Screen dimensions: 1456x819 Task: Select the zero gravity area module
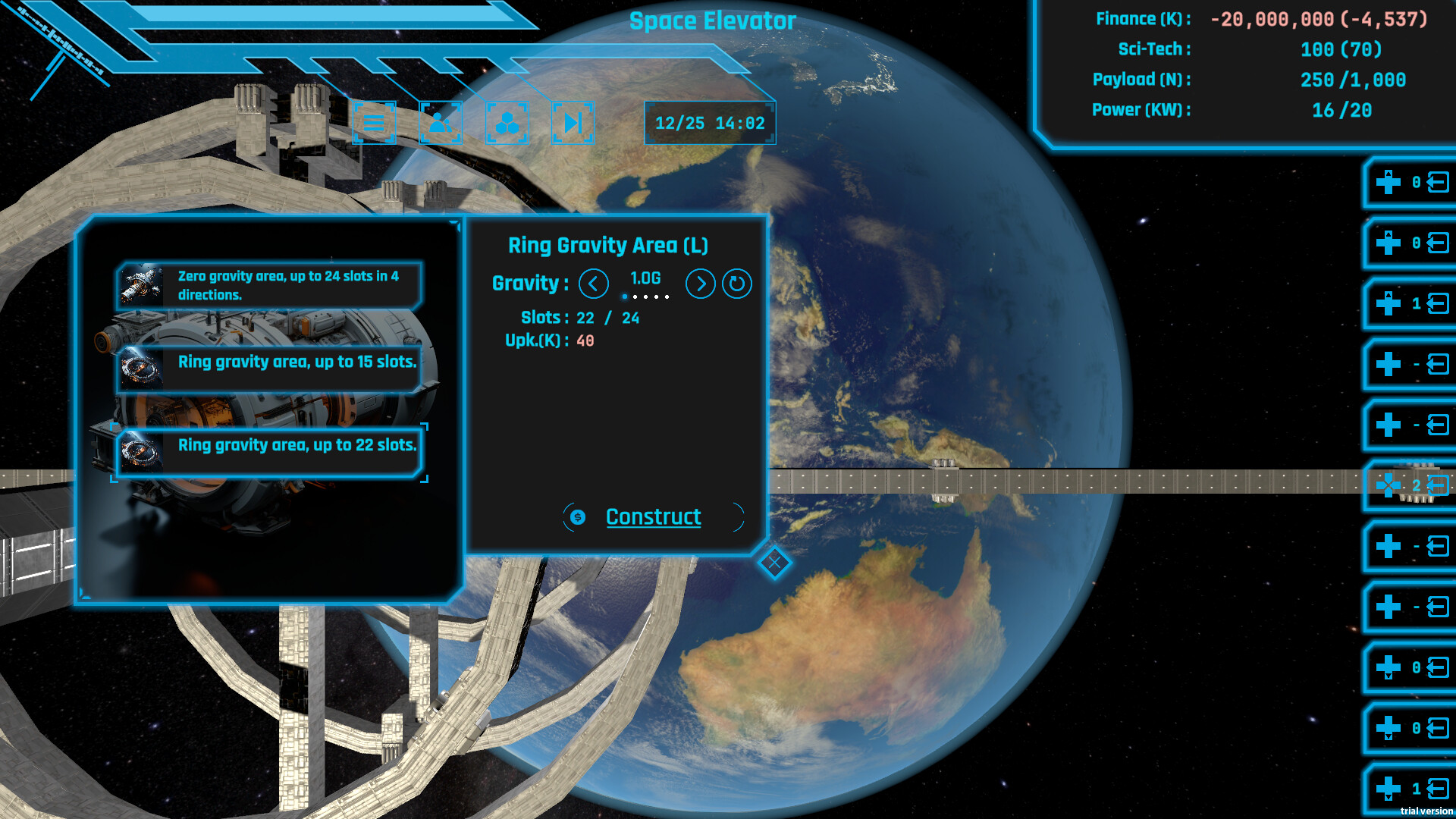pos(269,287)
